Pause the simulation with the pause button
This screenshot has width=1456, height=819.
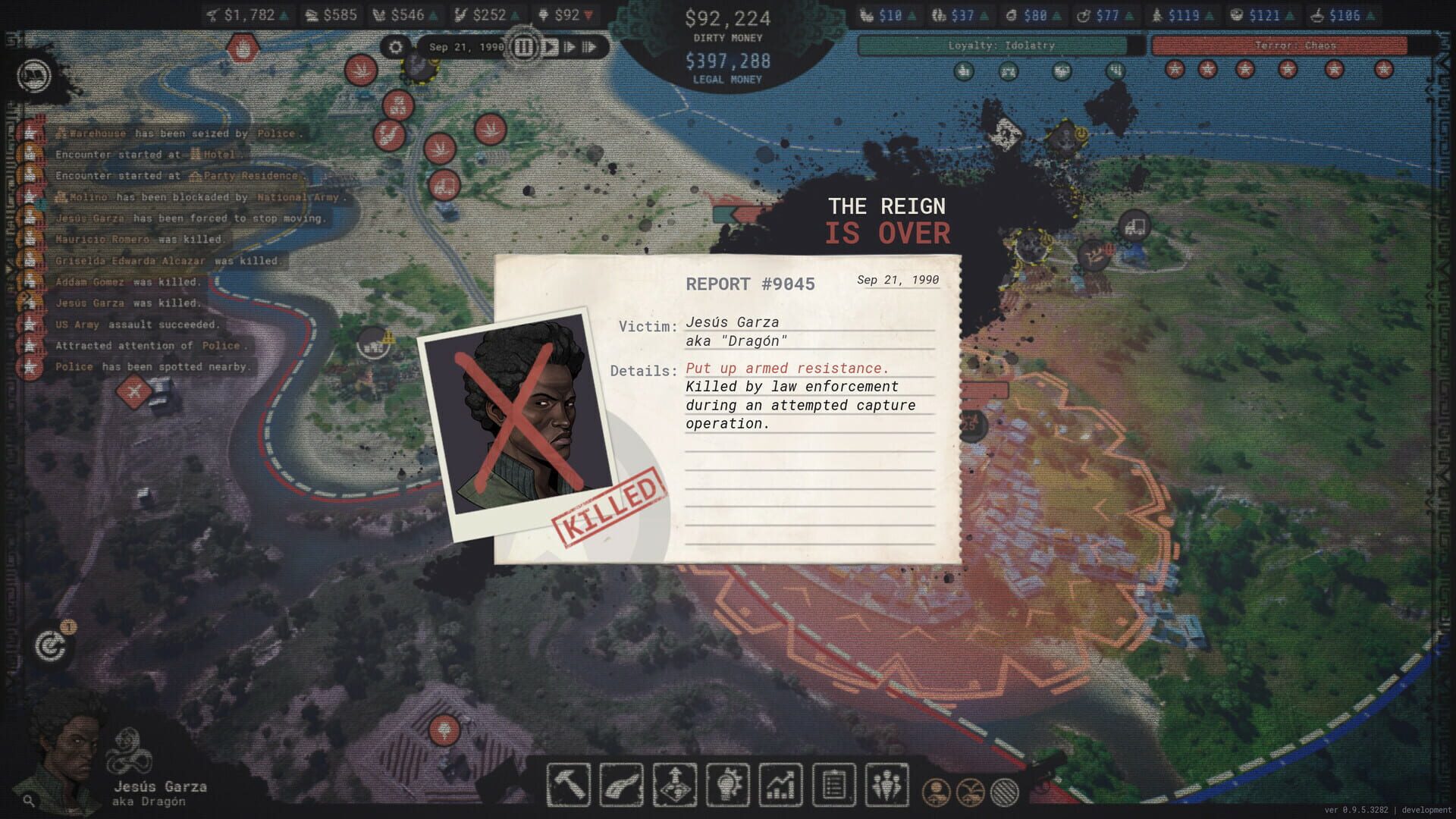click(x=522, y=47)
